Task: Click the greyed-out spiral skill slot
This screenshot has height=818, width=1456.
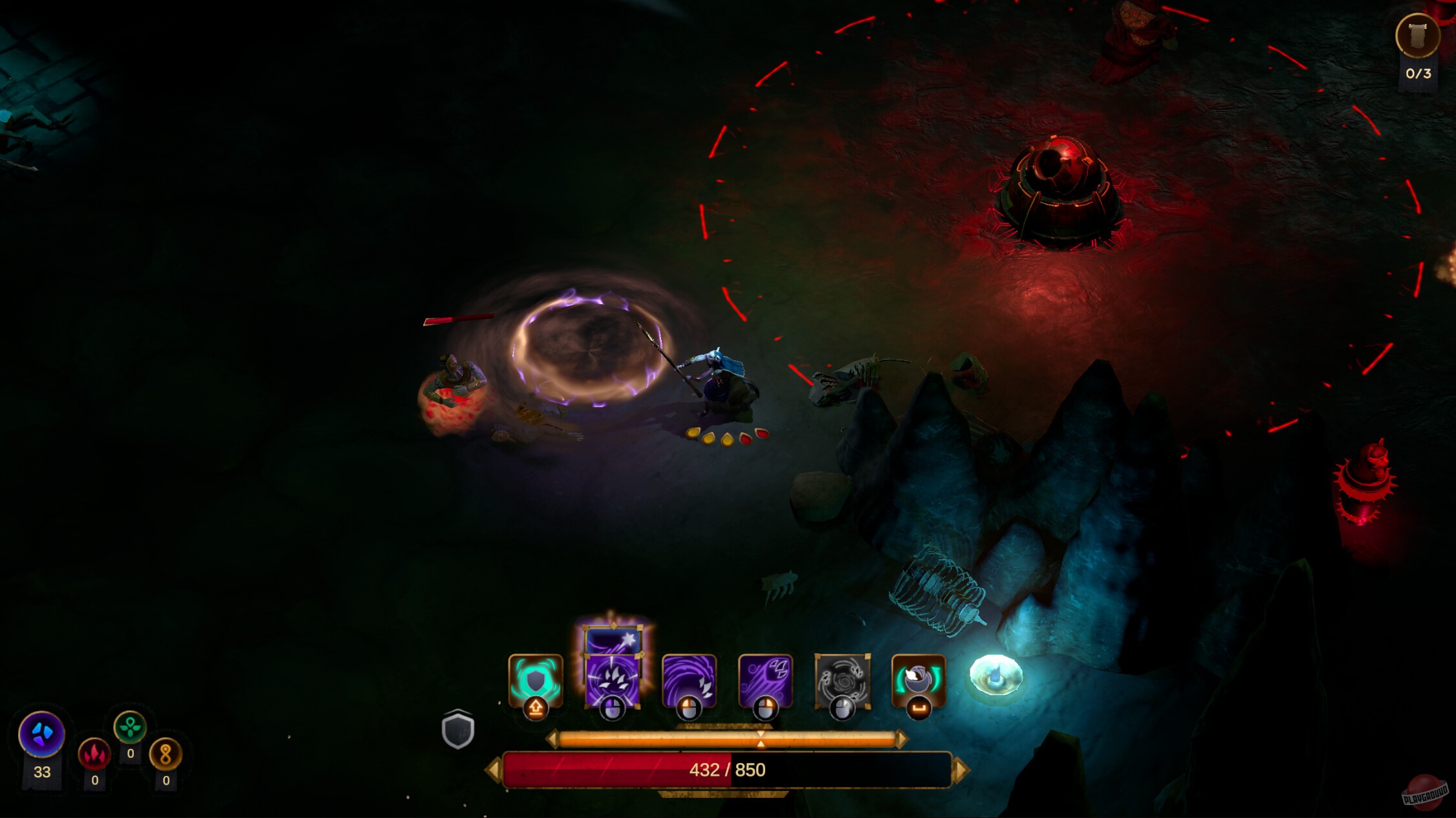Action: point(841,681)
